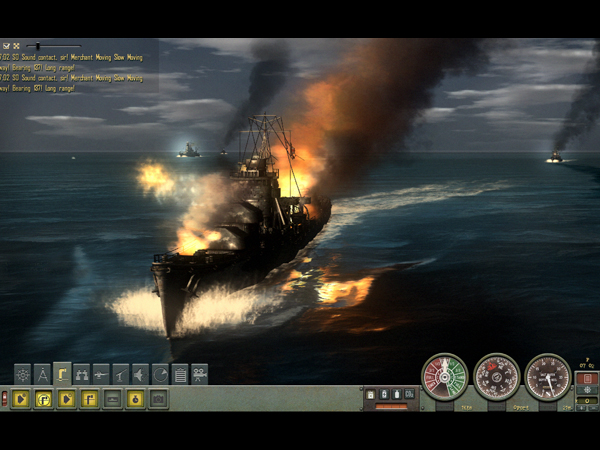Click the grey camera snapshot button
600x450 pixels.
tap(158, 399)
